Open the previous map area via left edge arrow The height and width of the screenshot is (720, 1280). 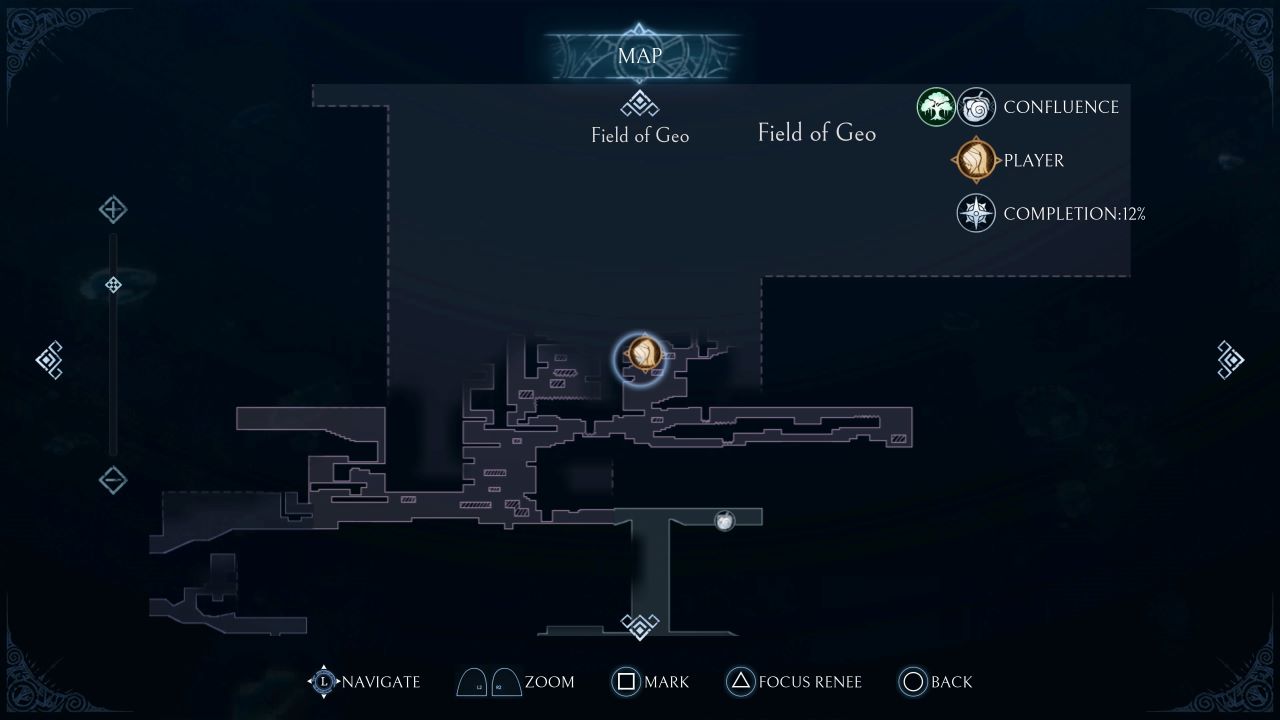50,359
